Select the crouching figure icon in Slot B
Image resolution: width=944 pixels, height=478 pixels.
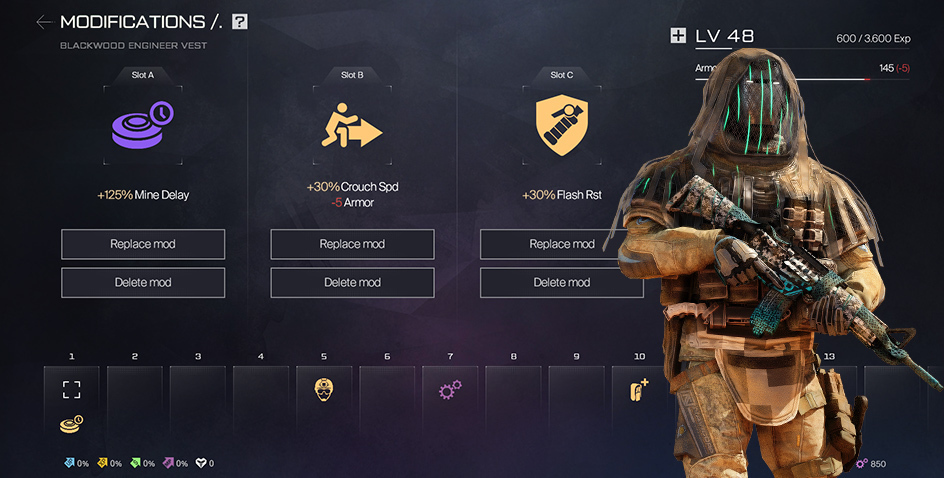click(352, 127)
